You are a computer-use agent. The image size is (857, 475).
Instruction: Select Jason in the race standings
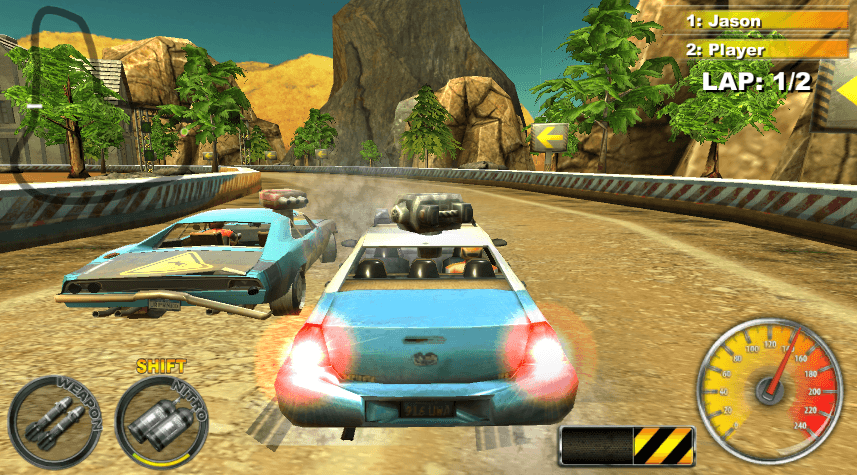pos(765,20)
